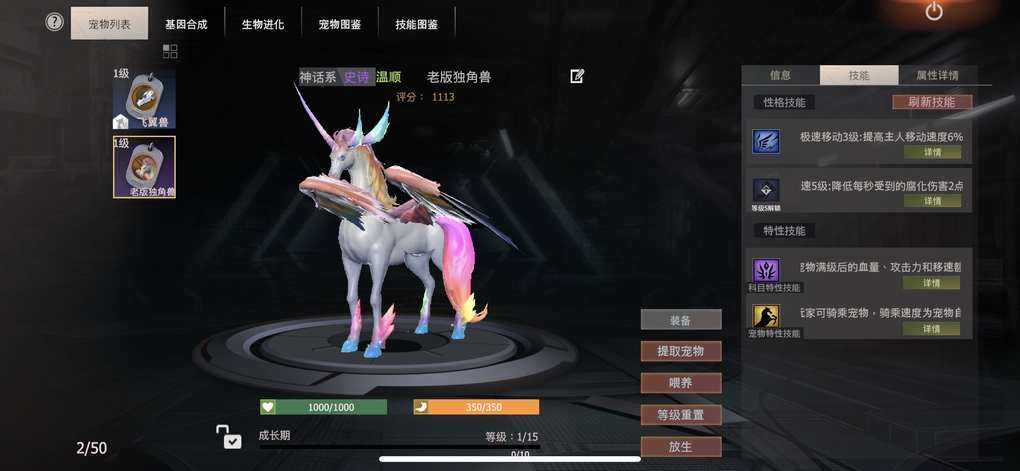Choose the 喂养 button

[x=680, y=383]
